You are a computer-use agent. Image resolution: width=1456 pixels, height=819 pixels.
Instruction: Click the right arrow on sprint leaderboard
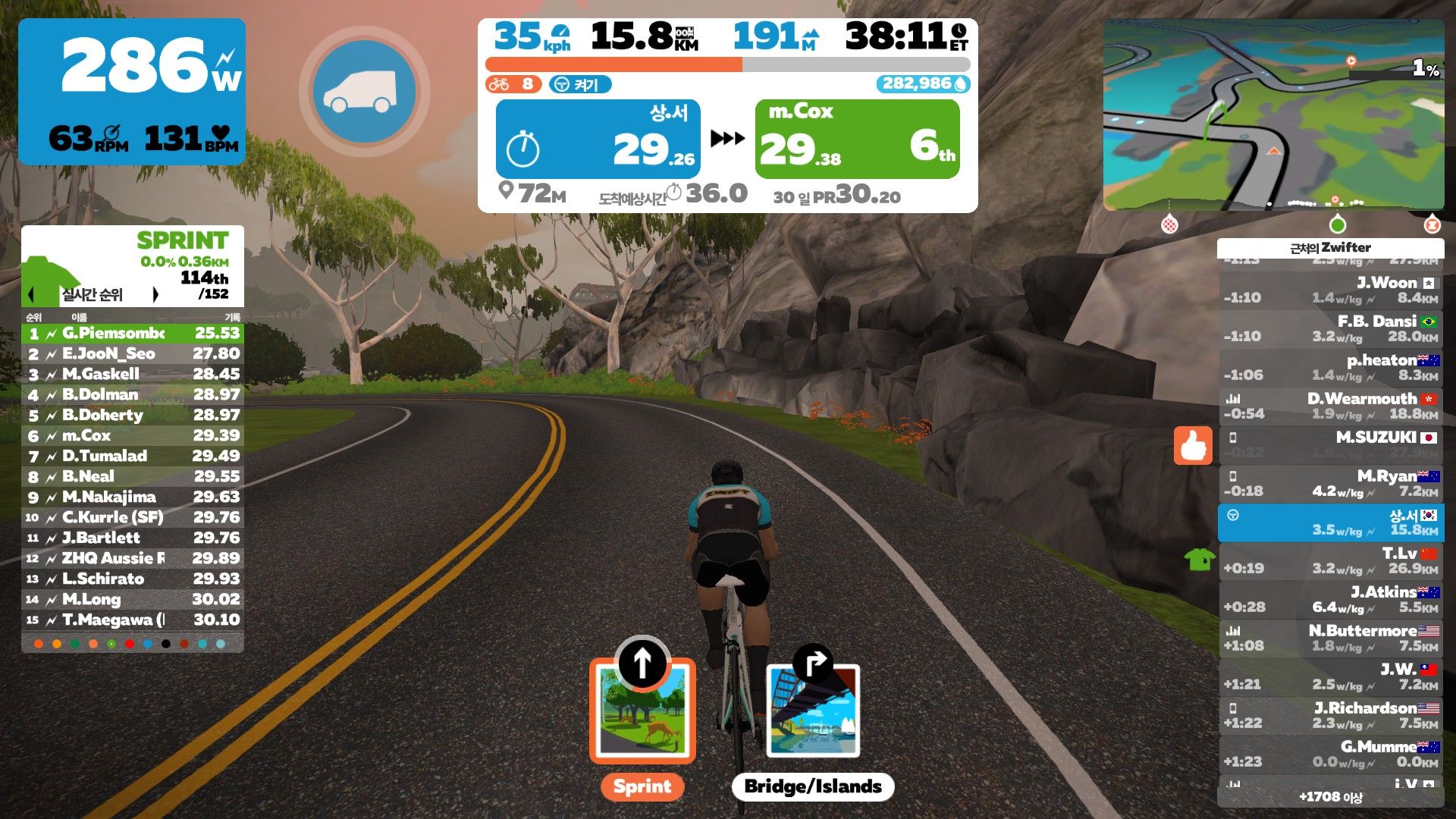[155, 294]
